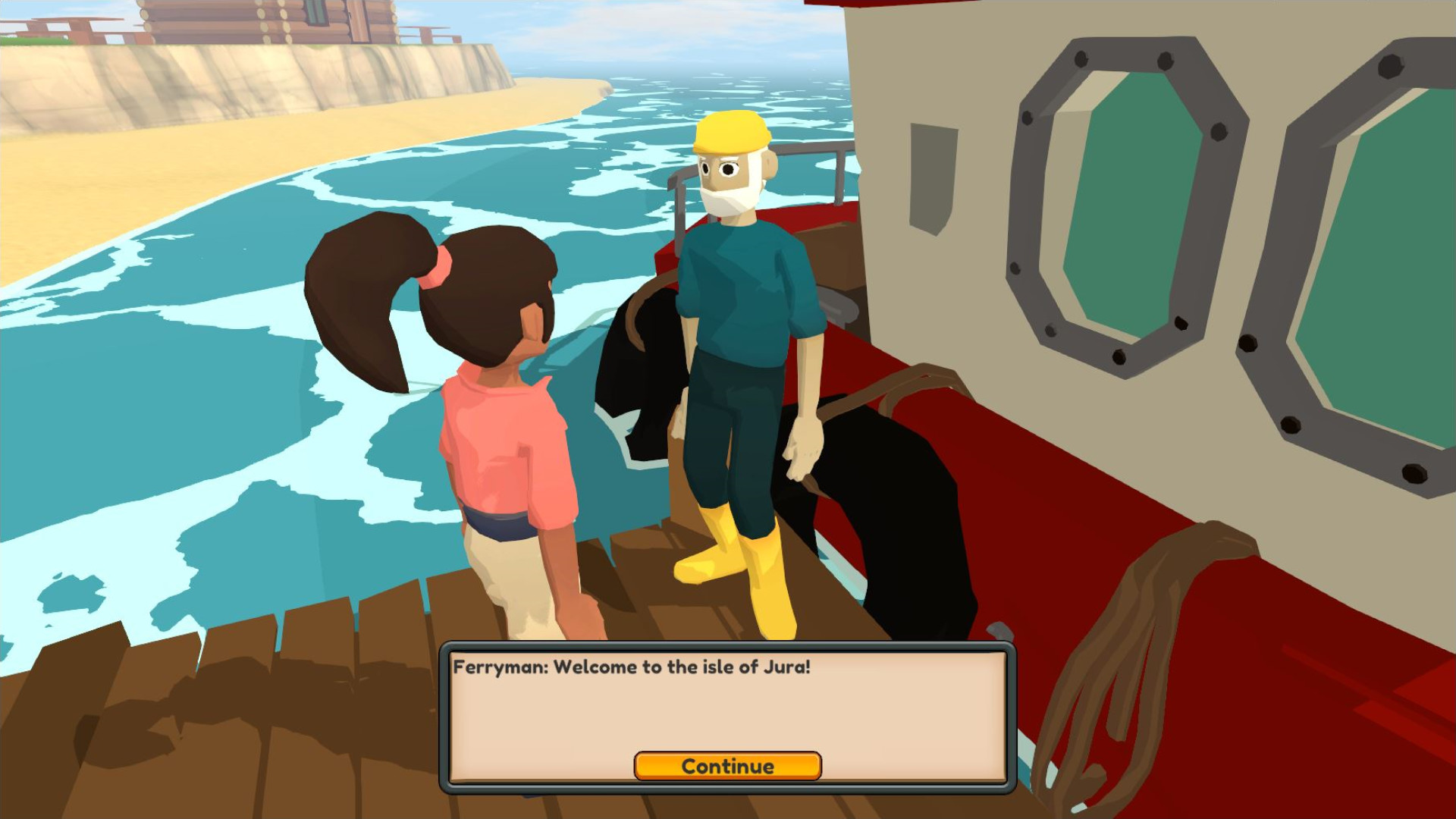This screenshot has height=819, width=1456.
Task: Click the Continue button
Action: (727, 767)
